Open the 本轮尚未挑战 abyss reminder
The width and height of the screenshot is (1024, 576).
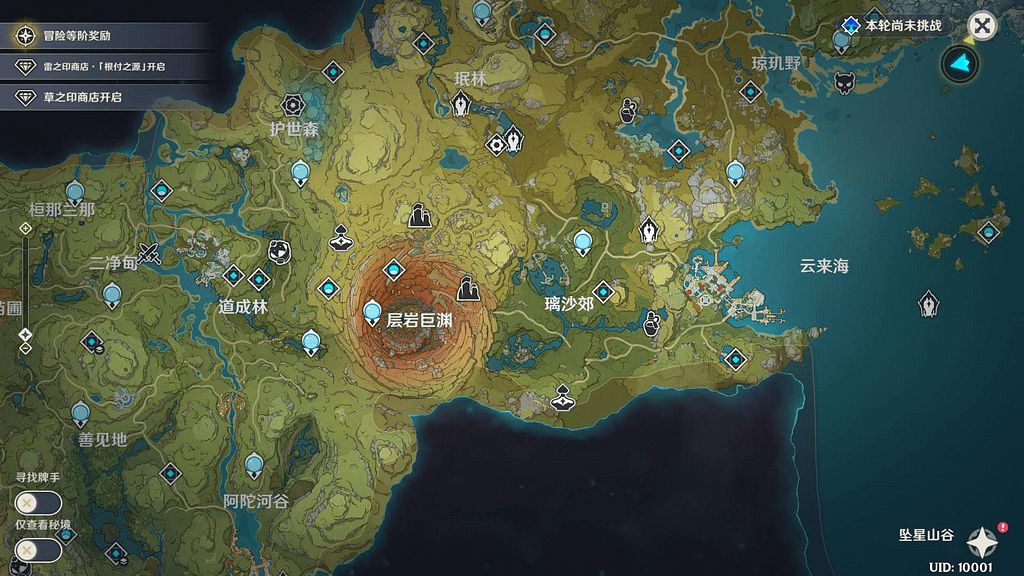tap(893, 25)
